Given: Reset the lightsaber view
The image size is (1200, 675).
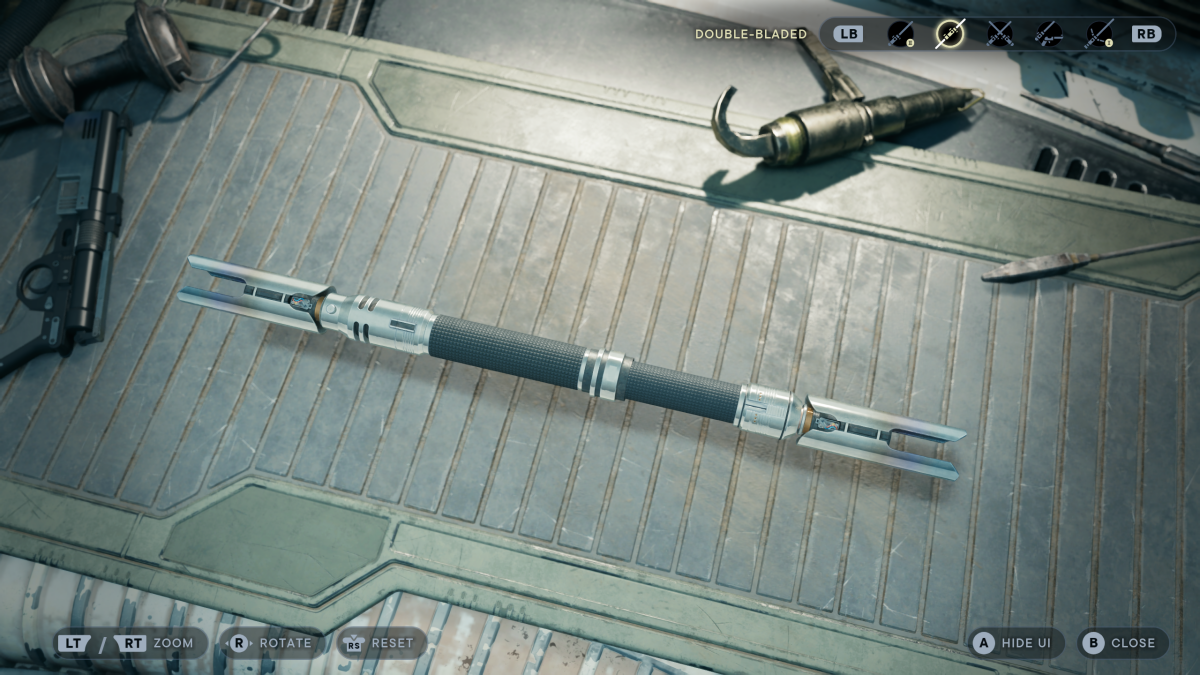Looking at the screenshot, I should 381,643.
